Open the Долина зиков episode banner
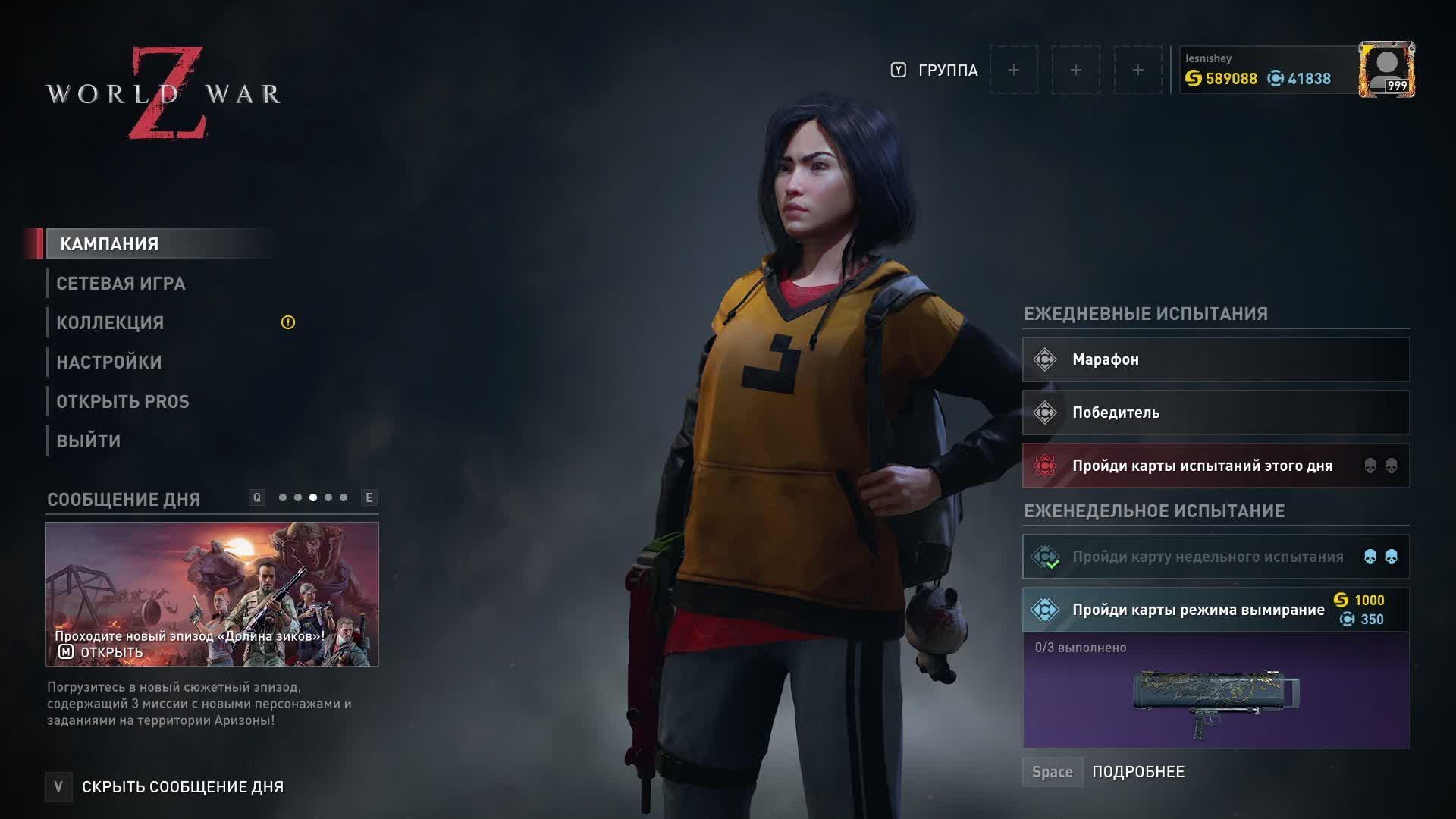 [x=212, y=594]
